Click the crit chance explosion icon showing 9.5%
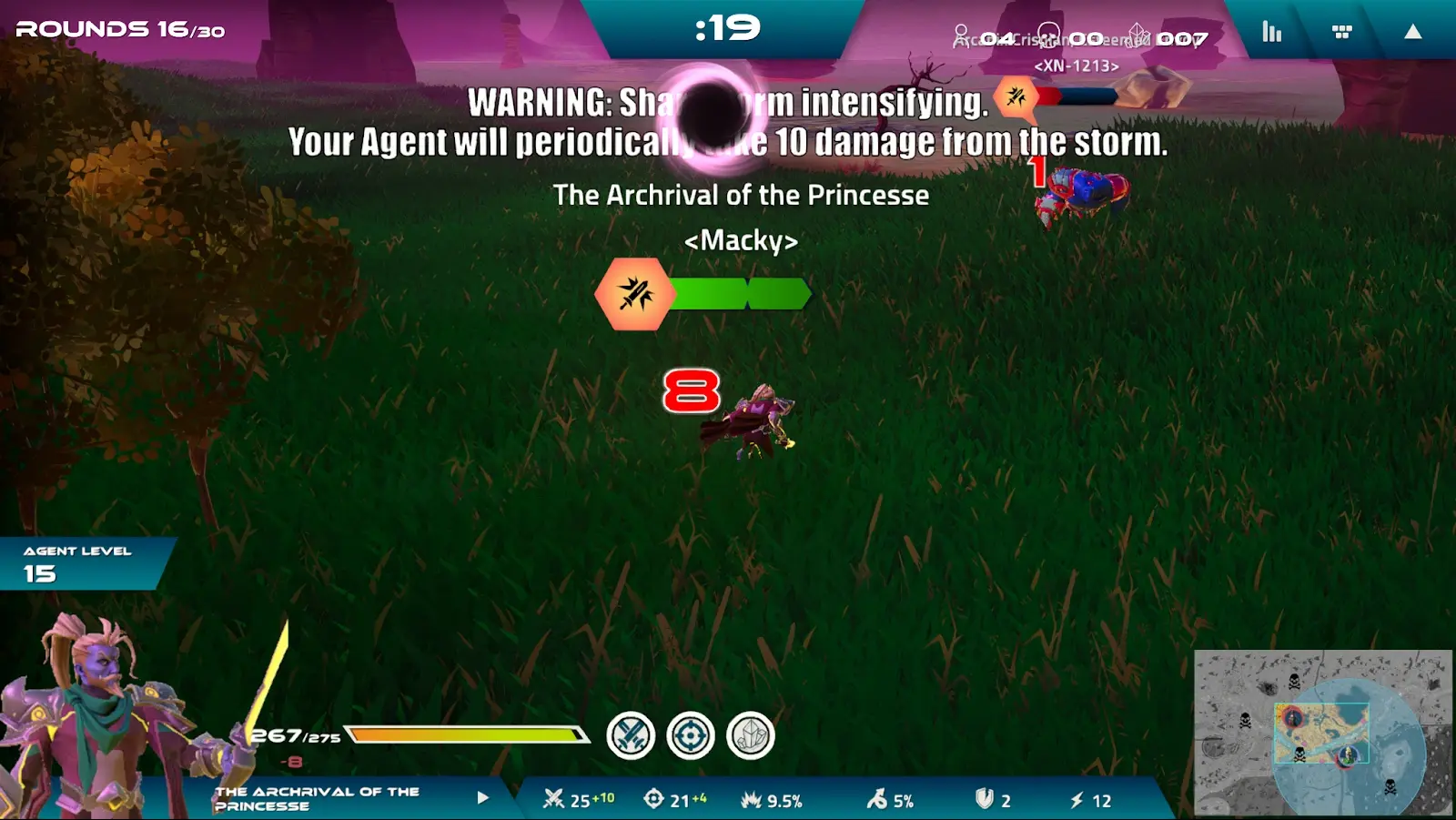Viewport: 1456px width, 820px height. pyautogui.click(x=751, y=801)
